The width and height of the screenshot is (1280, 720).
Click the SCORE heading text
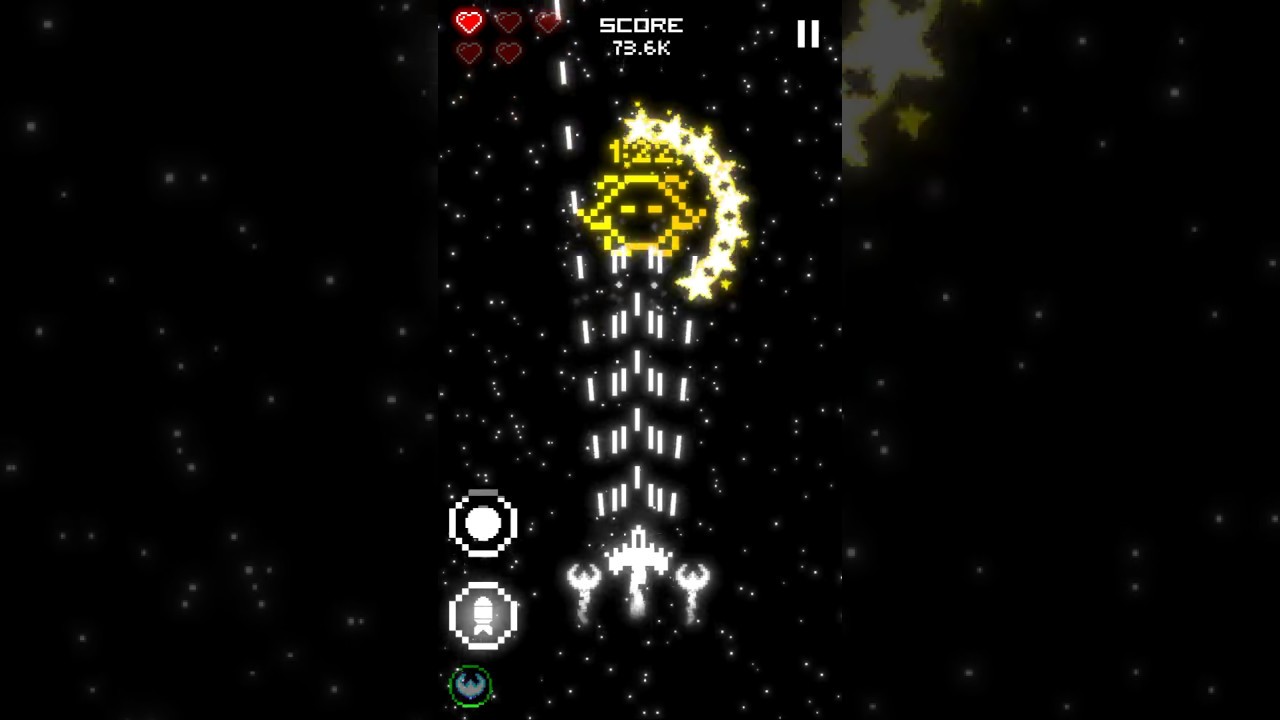pos(641,25)
